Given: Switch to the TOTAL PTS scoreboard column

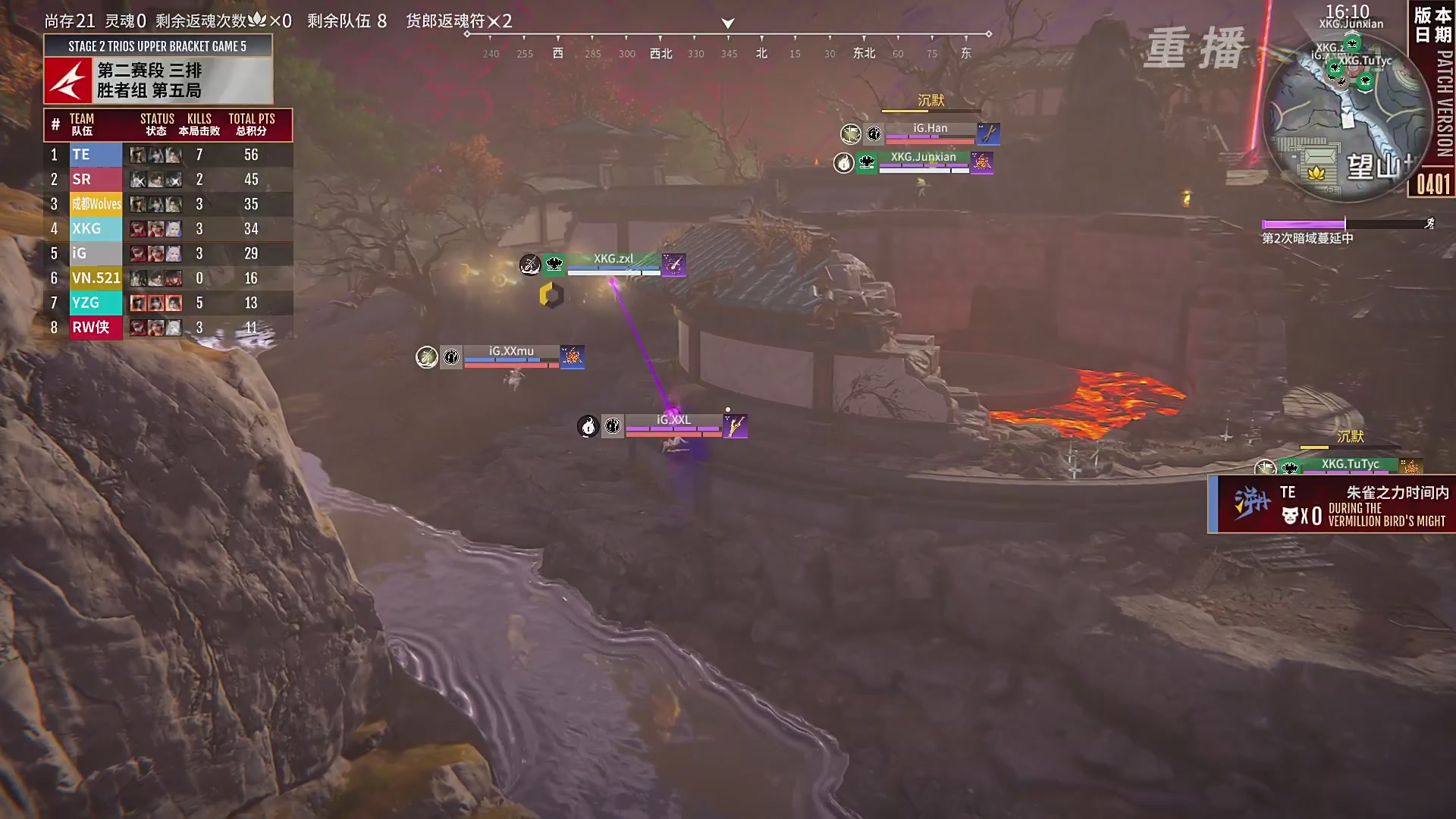Looking at the screenshot, I should (x=252, y=119).
